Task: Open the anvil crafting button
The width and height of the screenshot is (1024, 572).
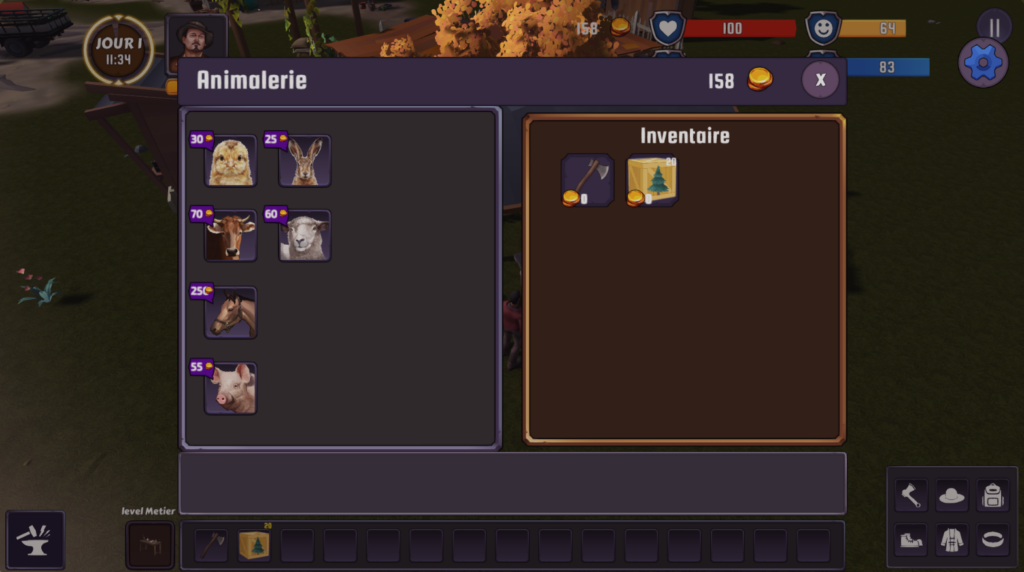Action: (x=35, y=540)
